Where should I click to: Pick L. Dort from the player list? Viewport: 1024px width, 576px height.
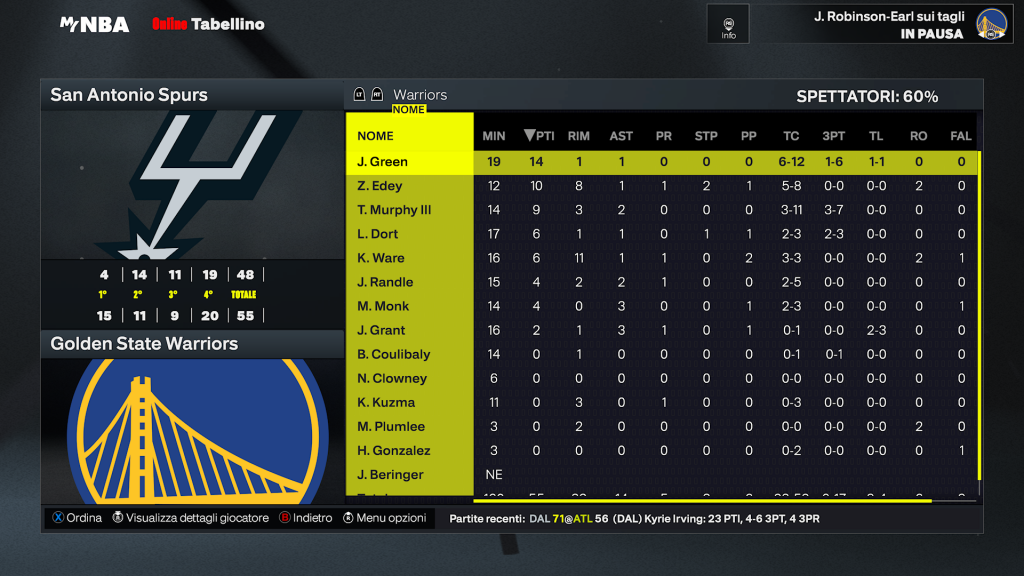378,234
